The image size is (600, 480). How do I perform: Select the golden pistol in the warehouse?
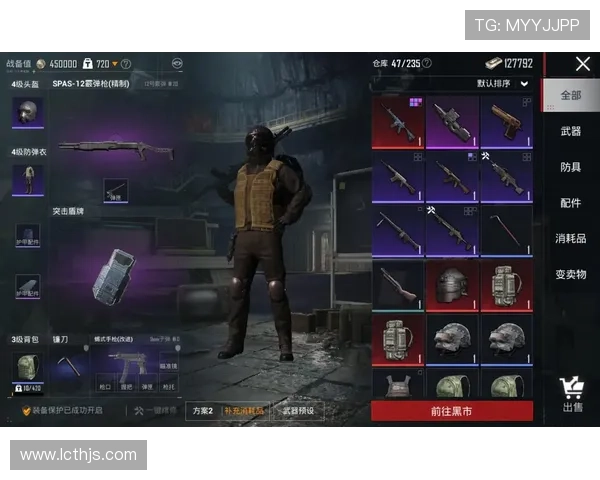click(506, 122)
